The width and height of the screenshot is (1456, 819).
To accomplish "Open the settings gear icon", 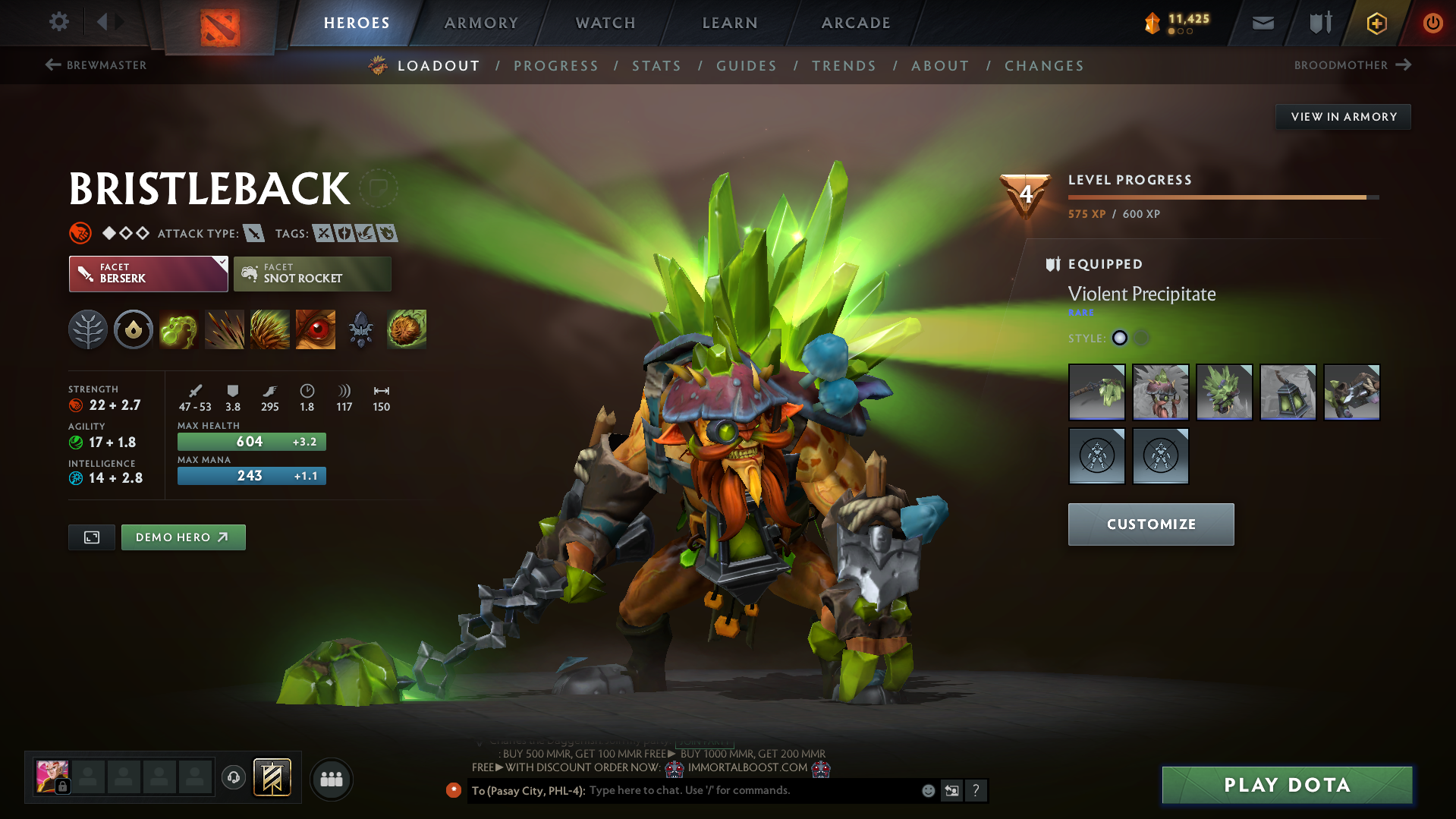I will coord(58,22).
